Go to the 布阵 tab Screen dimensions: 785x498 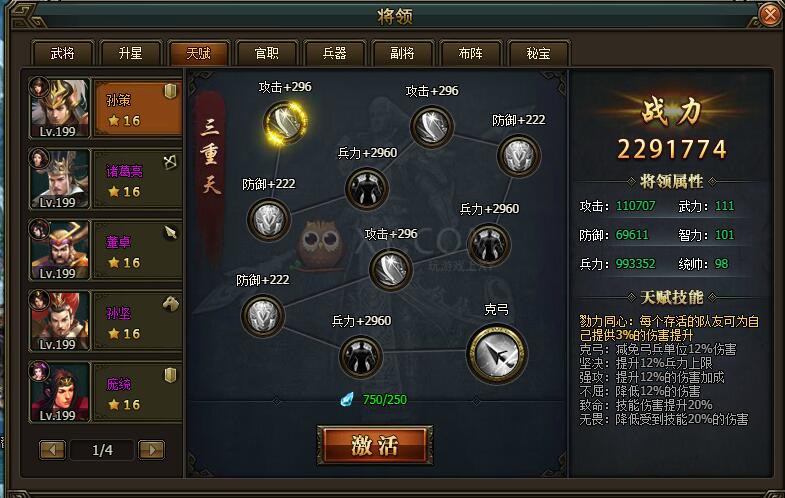coord(470,53)
